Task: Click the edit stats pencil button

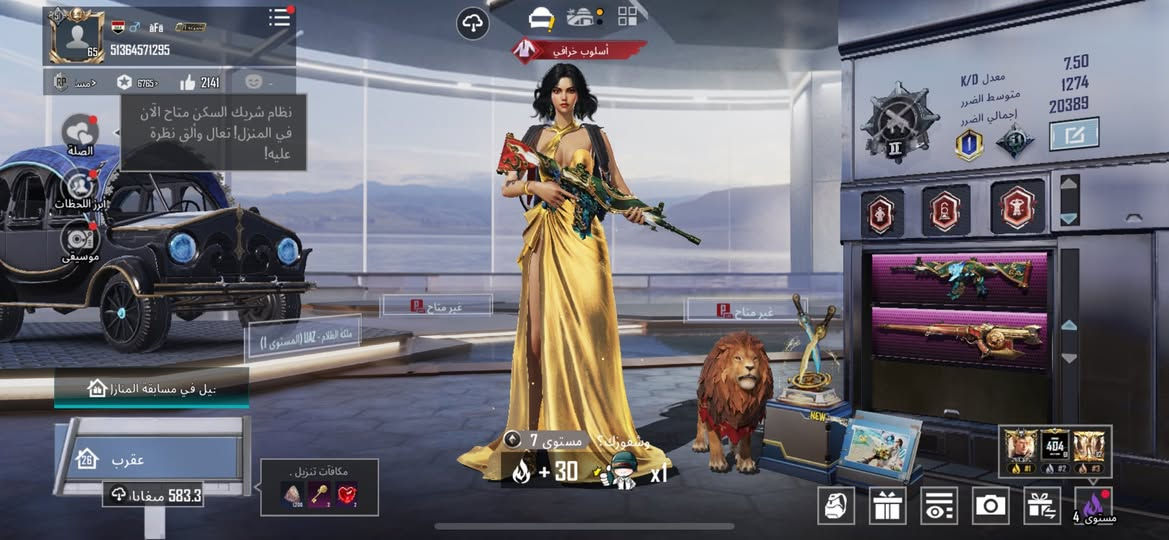Action: [1074, 134]
